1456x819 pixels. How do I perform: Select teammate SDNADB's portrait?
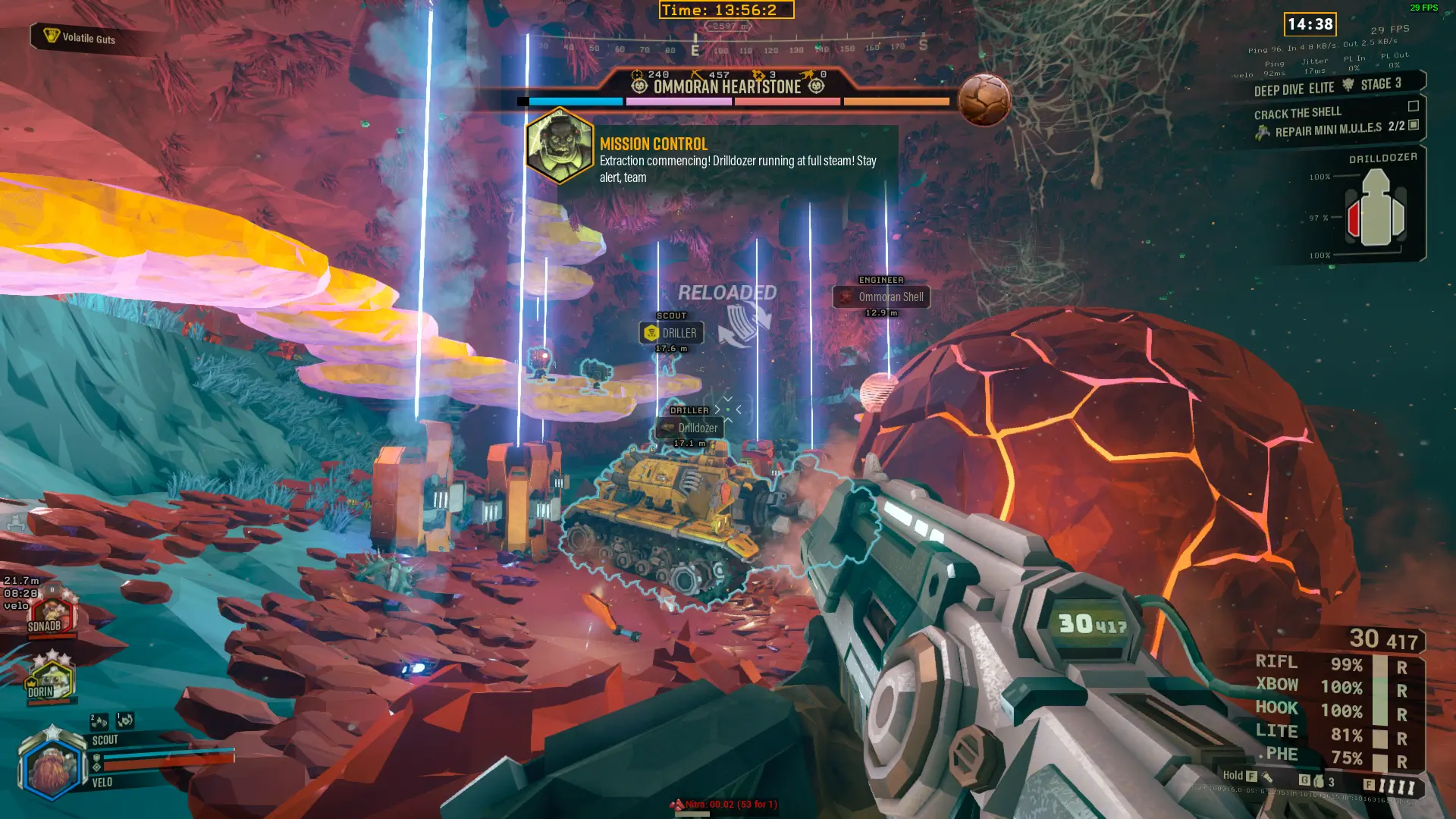[x=50, y=615]
